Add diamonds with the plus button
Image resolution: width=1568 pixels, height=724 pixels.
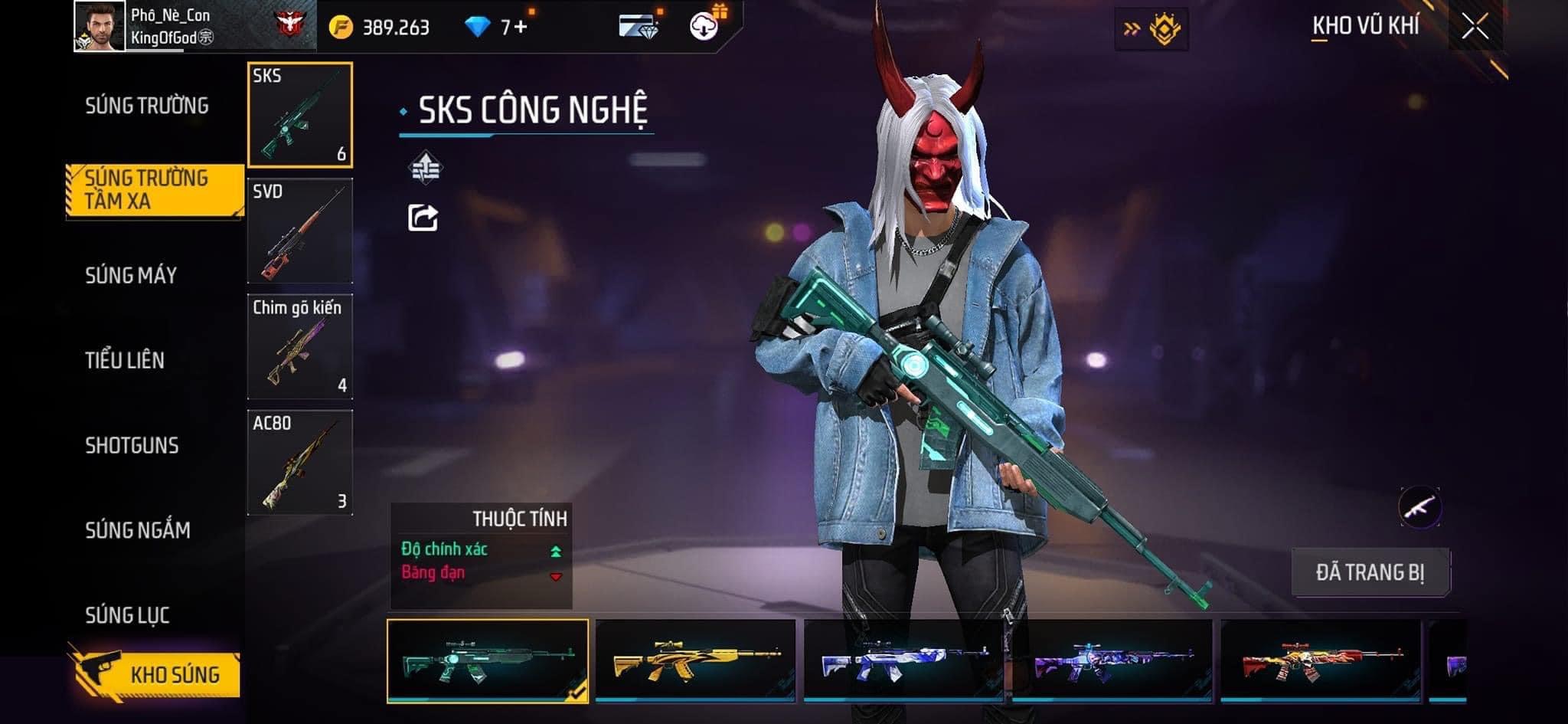coord(521,28)
